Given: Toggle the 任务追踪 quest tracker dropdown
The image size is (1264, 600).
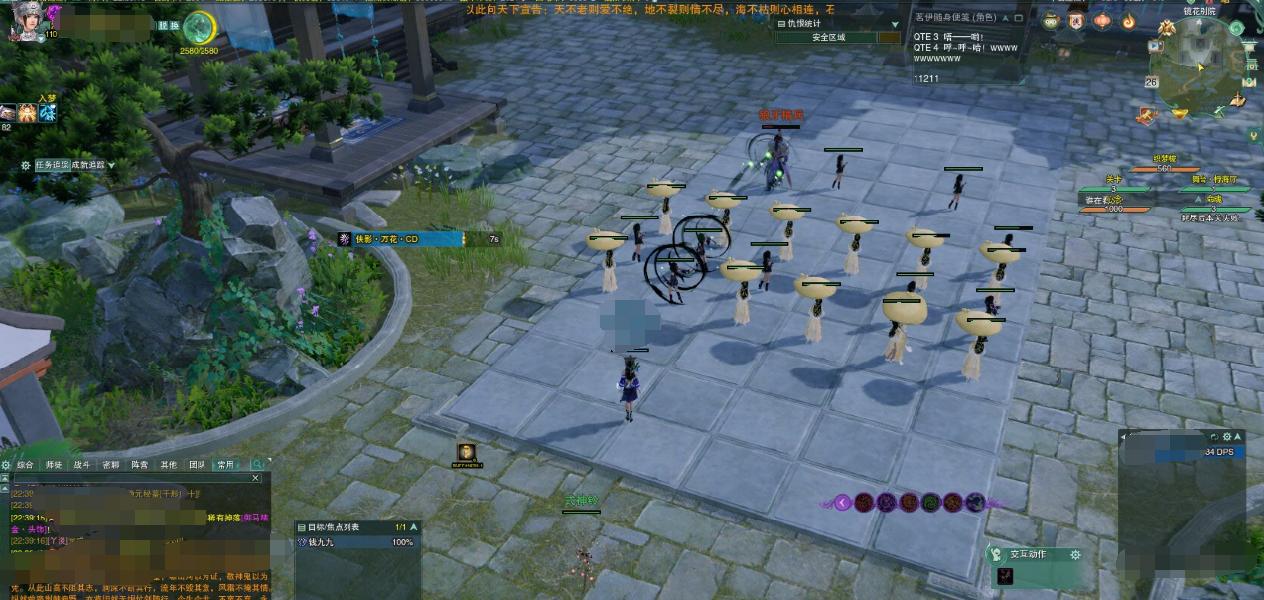Looking at the screenshot, I should click(111, 165).
